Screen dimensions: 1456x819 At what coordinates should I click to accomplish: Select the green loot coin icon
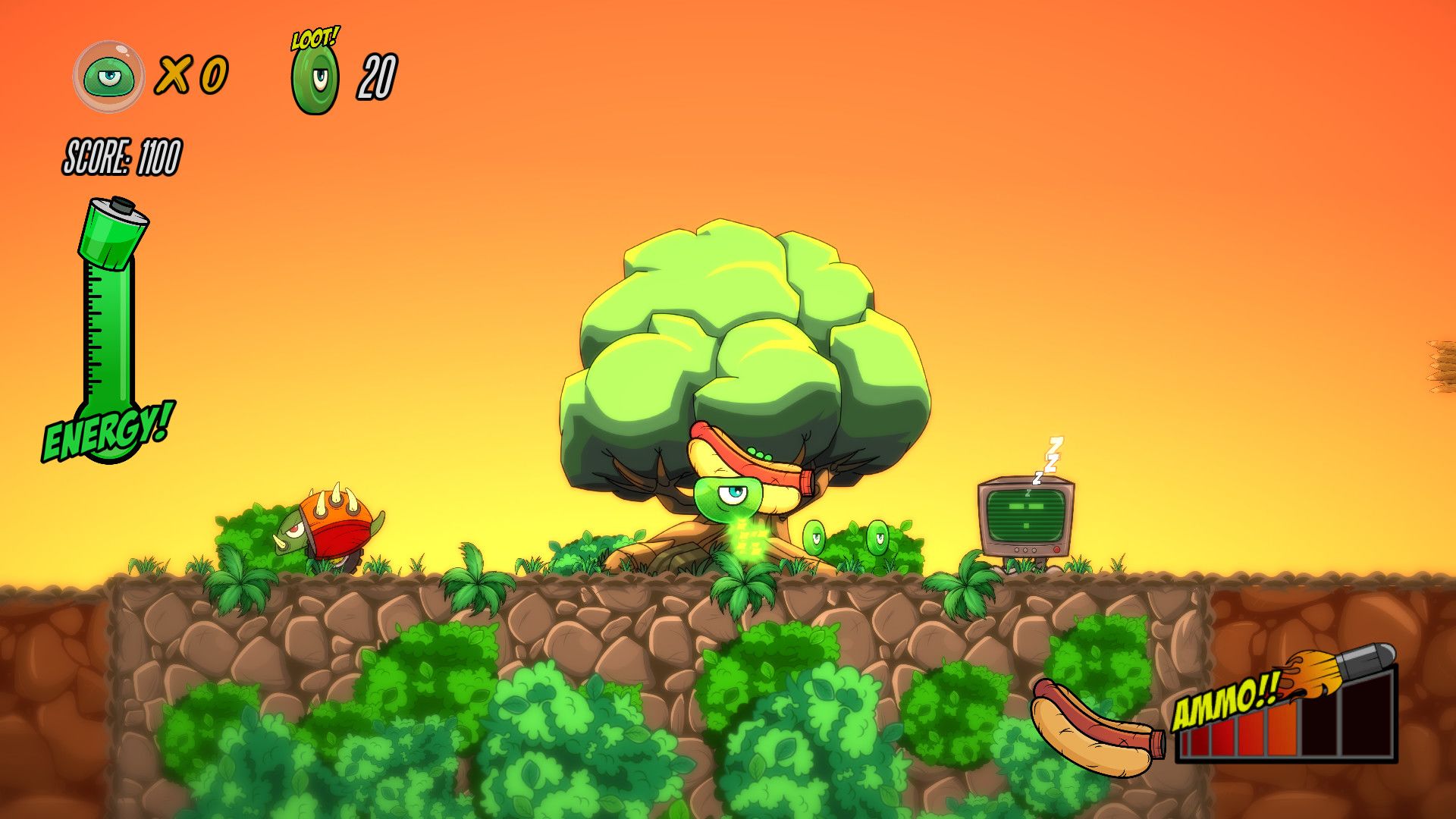(315, 80)
